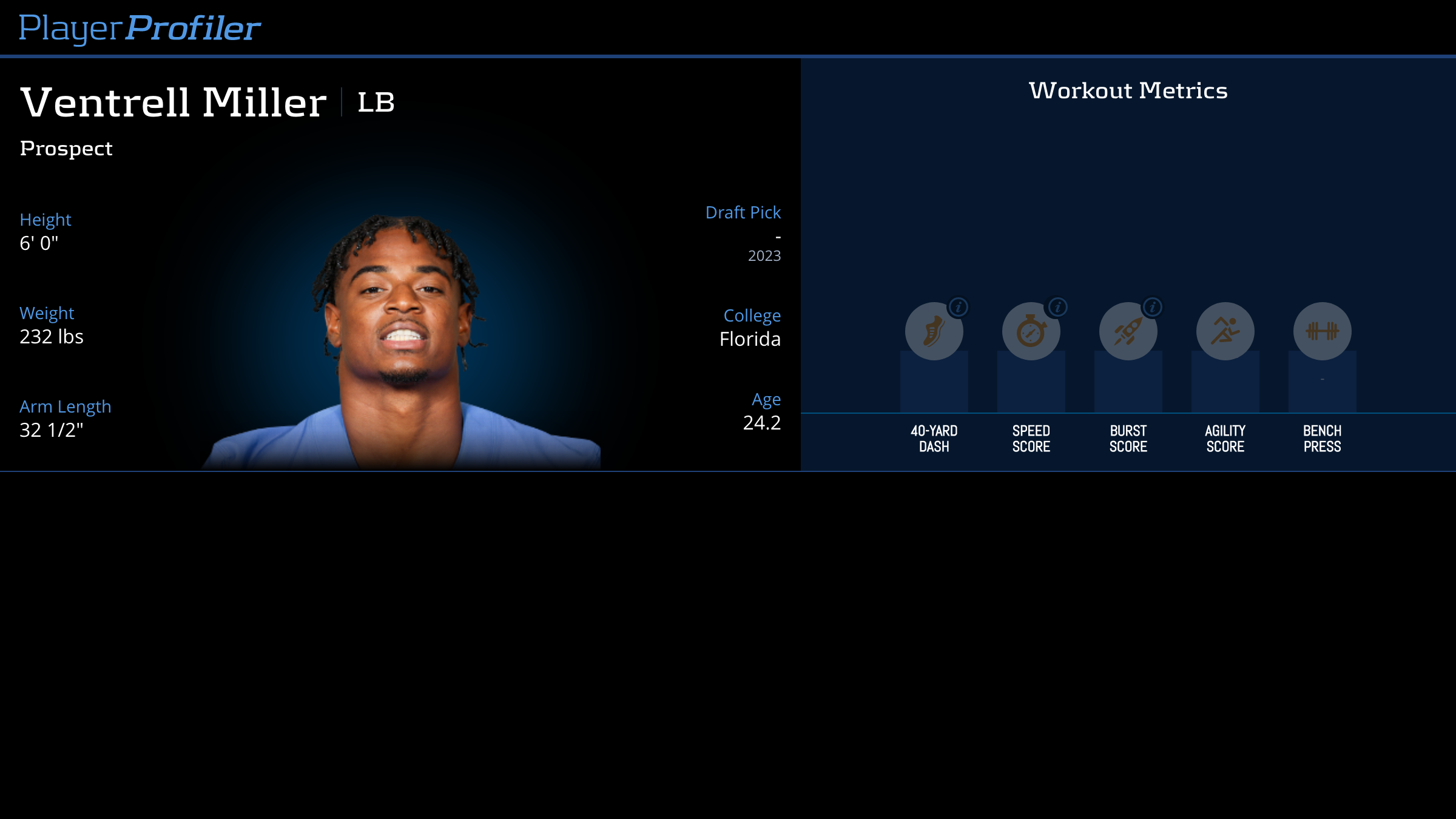Select the Bench Press barbell icon
The height and width of the screenshot is (819, 1456).
tap(1322, 331)
